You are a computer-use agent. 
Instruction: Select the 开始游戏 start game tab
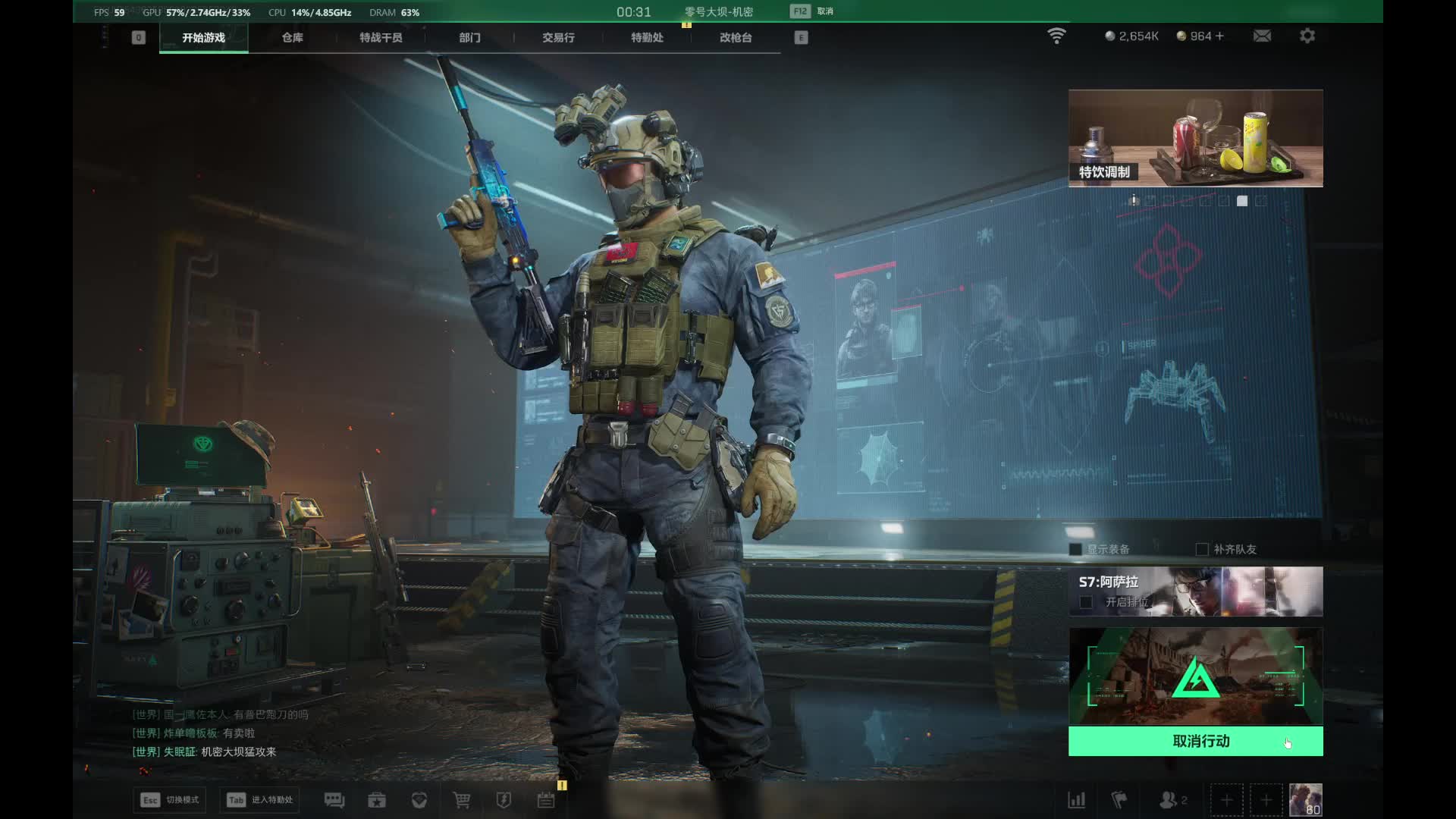coord(203,37)
